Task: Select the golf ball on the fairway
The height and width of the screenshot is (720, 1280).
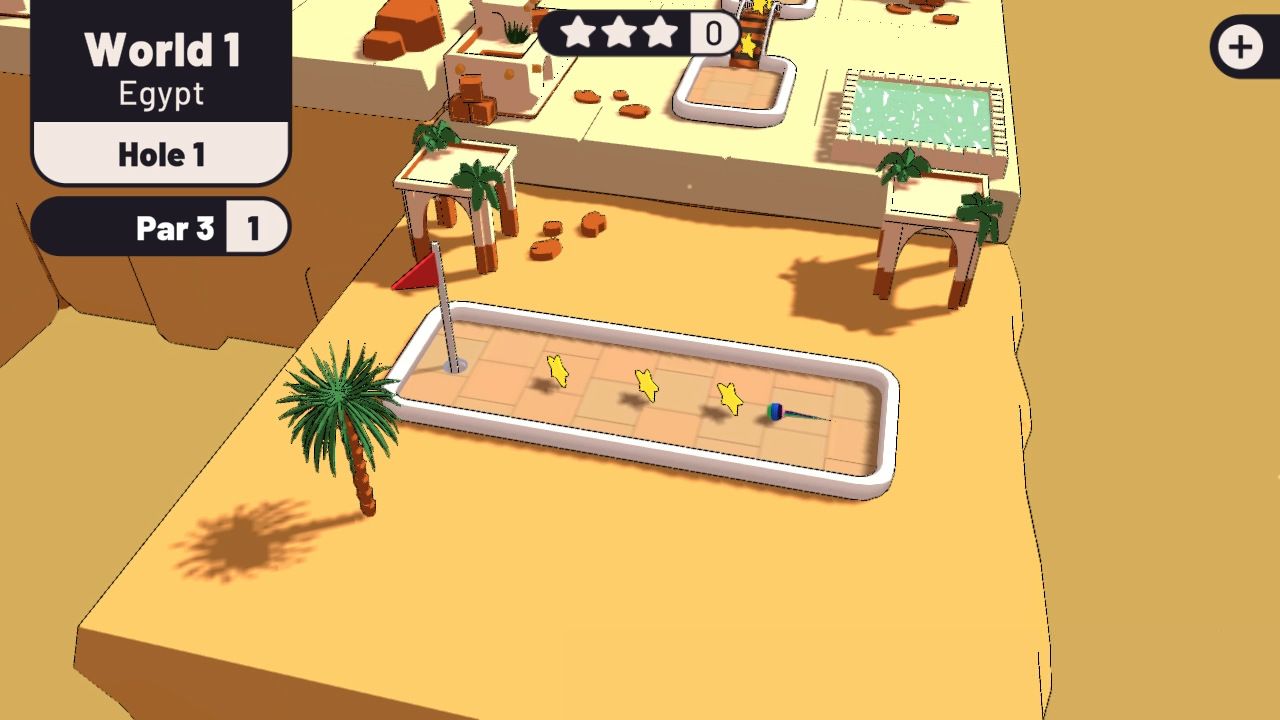Action: pos(773,410)
